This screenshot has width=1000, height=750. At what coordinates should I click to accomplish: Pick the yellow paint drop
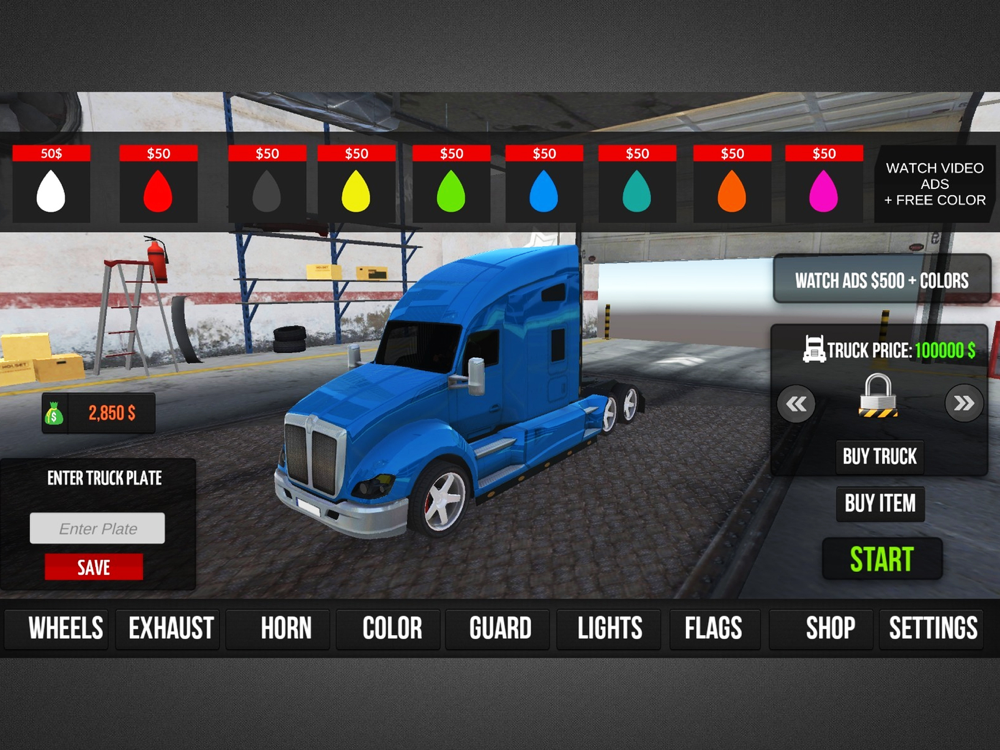pos(356,190)
